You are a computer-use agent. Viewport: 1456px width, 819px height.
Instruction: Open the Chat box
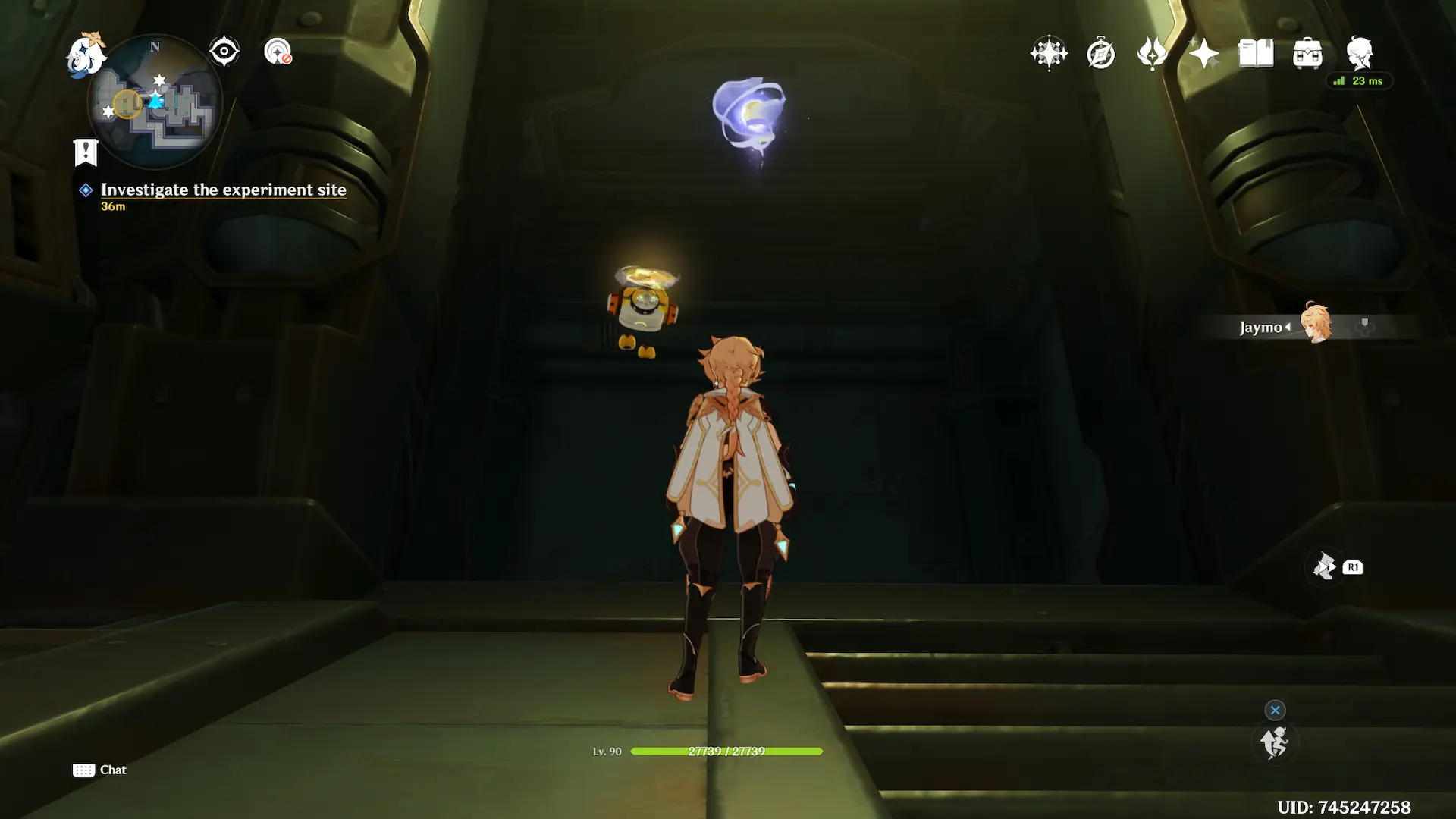click(x=100, y=770)
